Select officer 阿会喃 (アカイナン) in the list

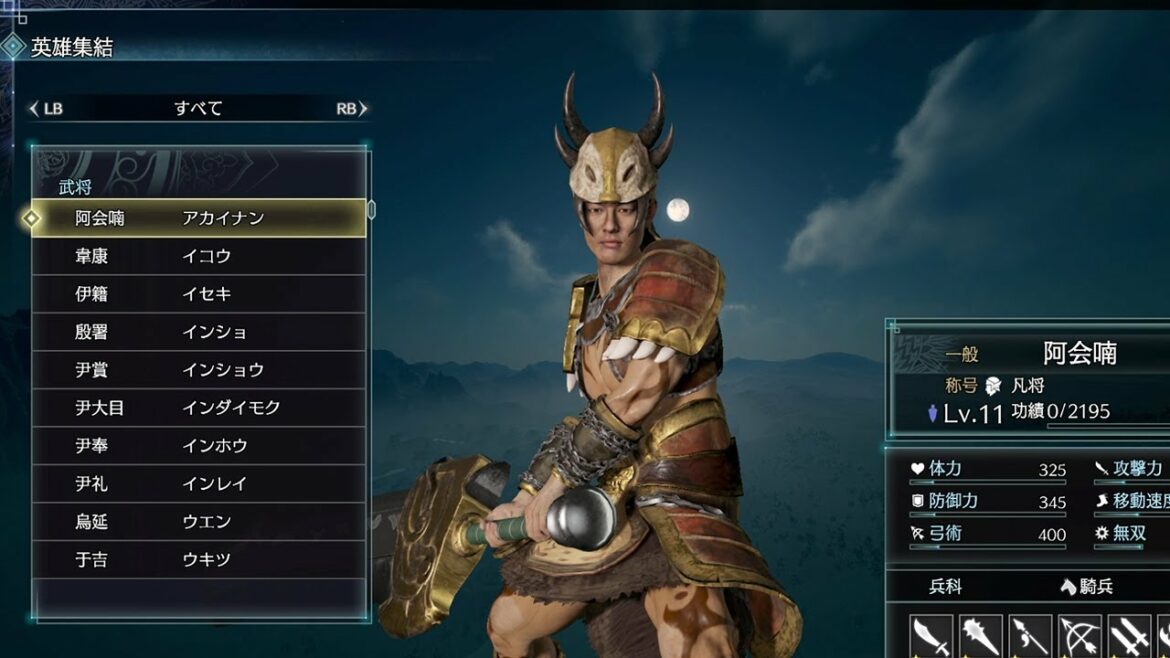point(198,218)
